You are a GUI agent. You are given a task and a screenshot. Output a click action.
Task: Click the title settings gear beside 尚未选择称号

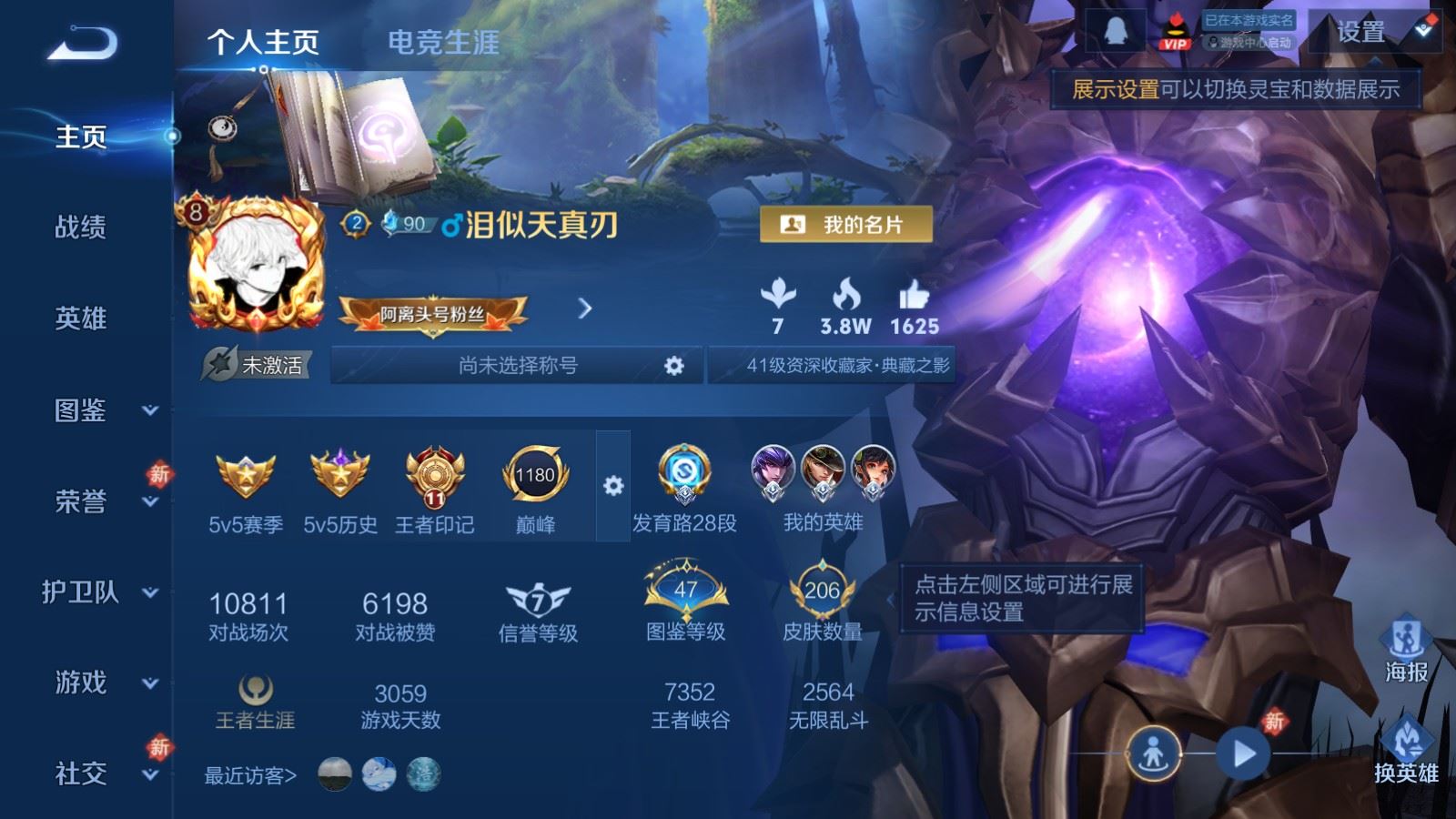(x=674, y=366)
